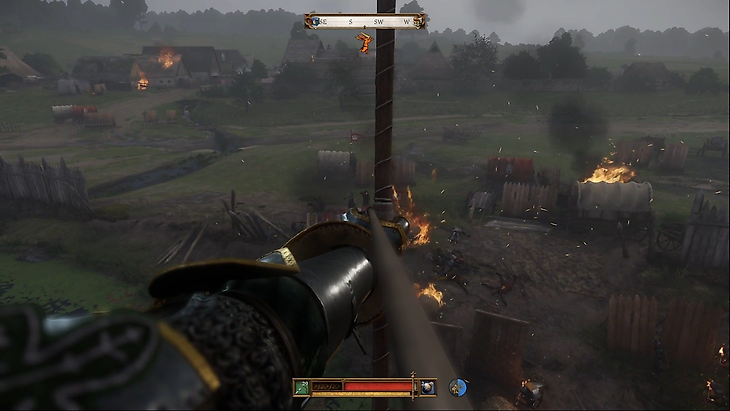Click the orange combat status icon under the compass
Image resolution: width=730 pixels, height=411 pixels.
[x=363, y=42]
